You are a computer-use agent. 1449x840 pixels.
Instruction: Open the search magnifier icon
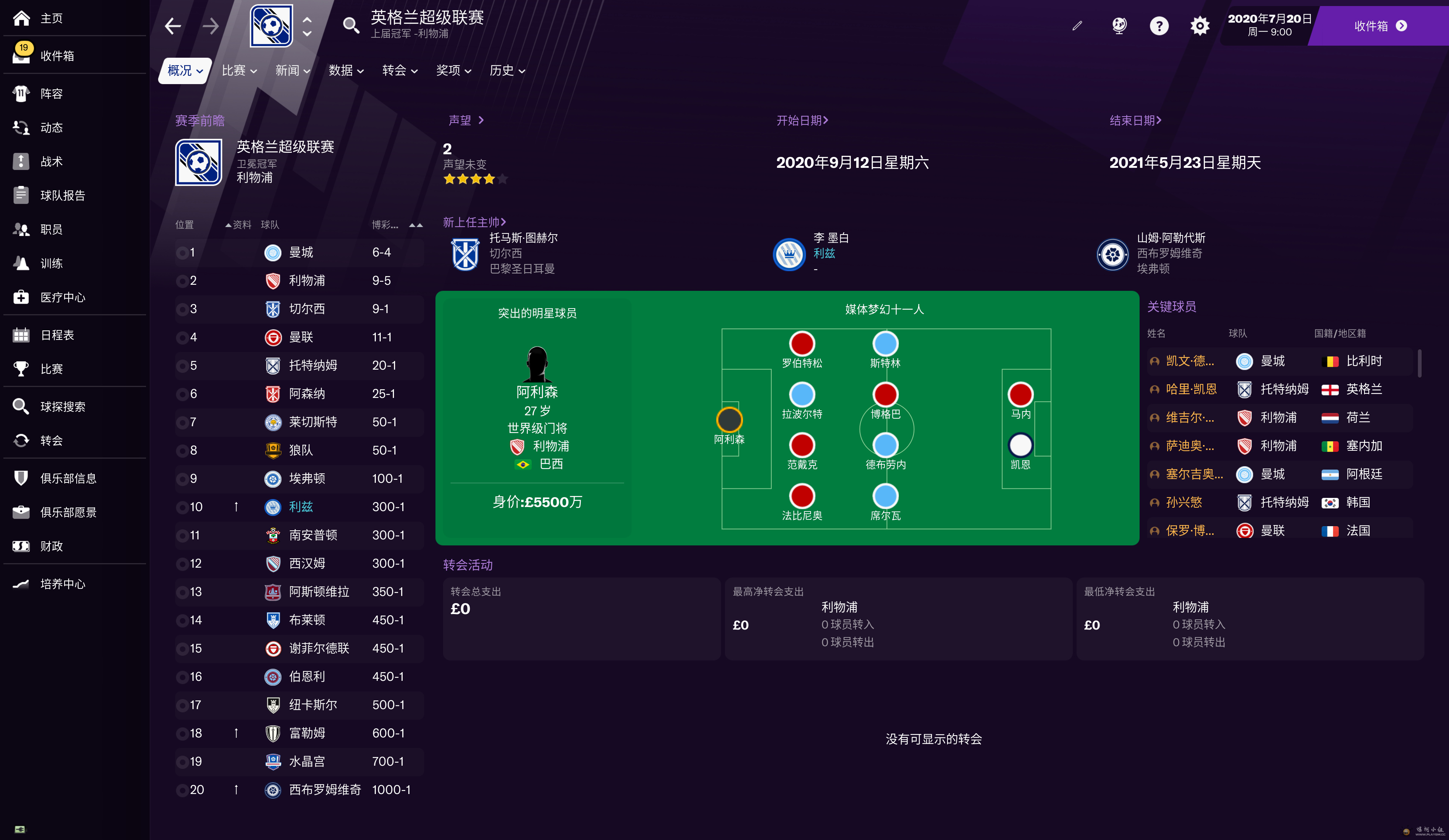(x=351, y=25)
